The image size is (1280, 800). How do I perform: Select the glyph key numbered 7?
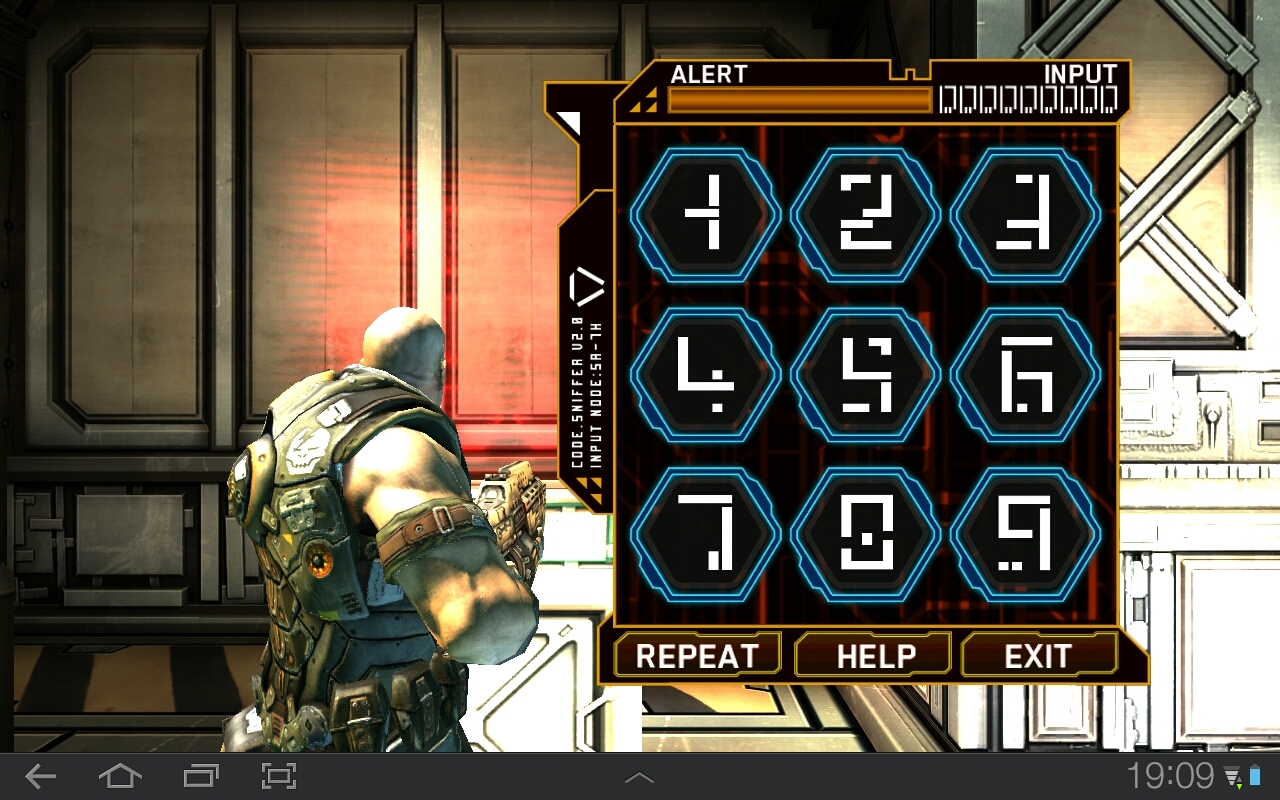coord(706,534)
